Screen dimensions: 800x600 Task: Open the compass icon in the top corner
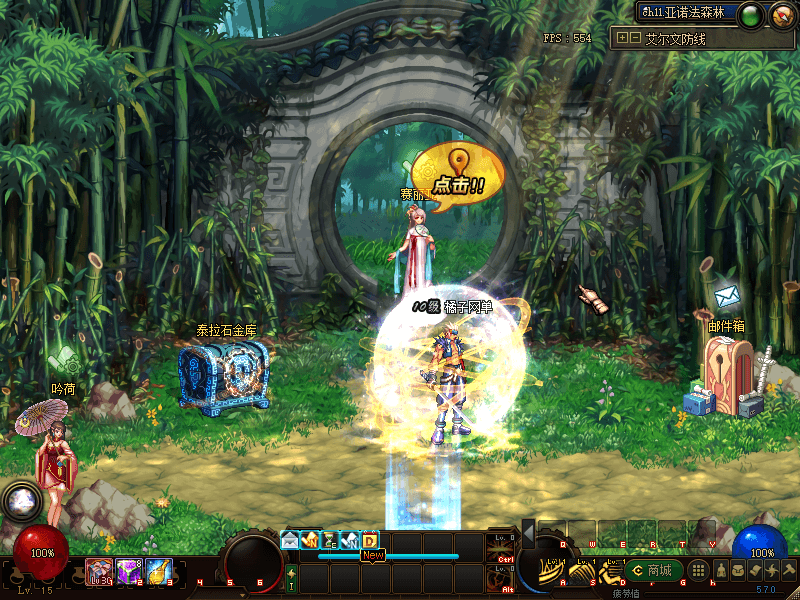pos(781,15)
